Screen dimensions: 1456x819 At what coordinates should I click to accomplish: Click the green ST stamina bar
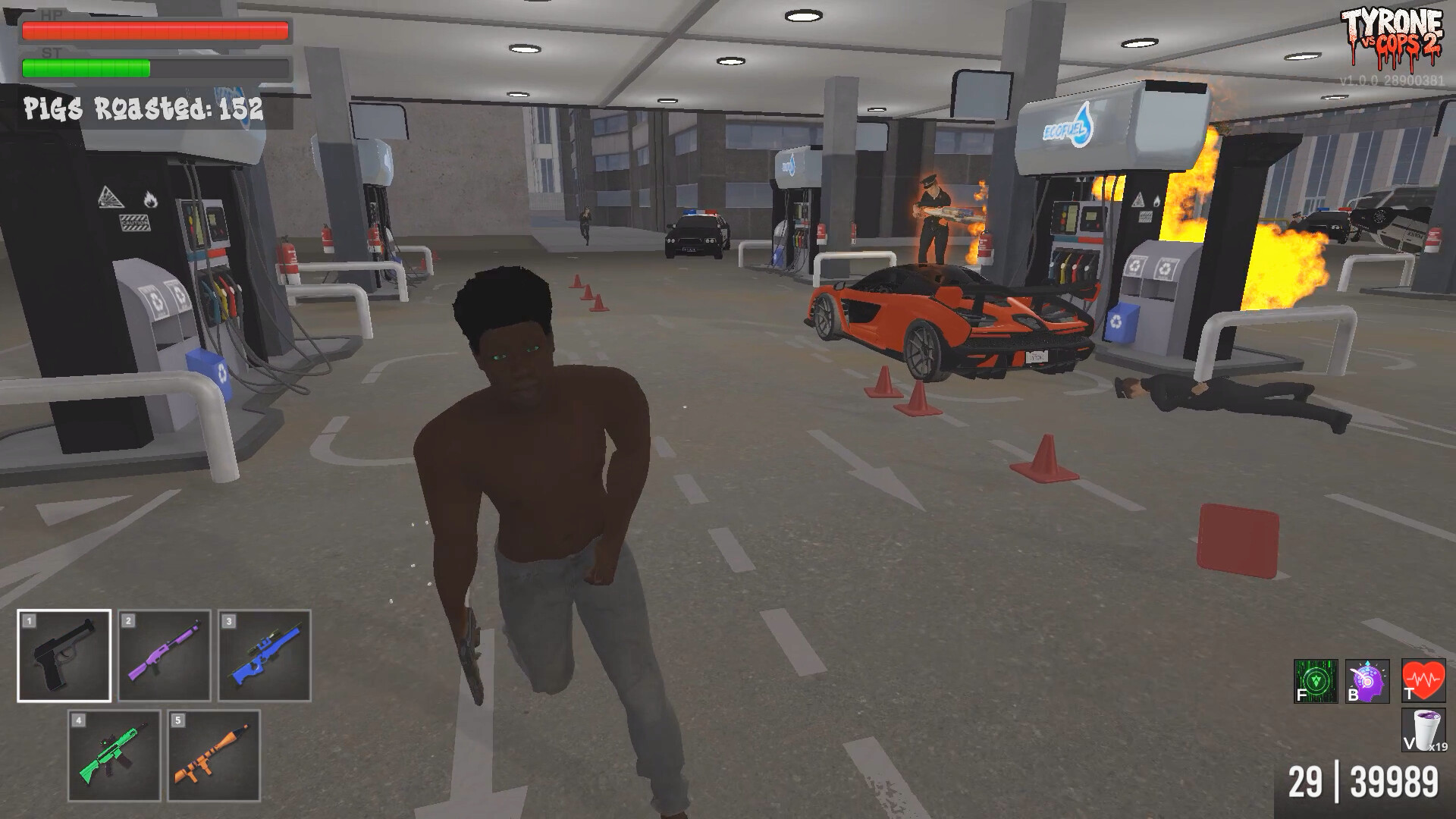tap(86, 68)
